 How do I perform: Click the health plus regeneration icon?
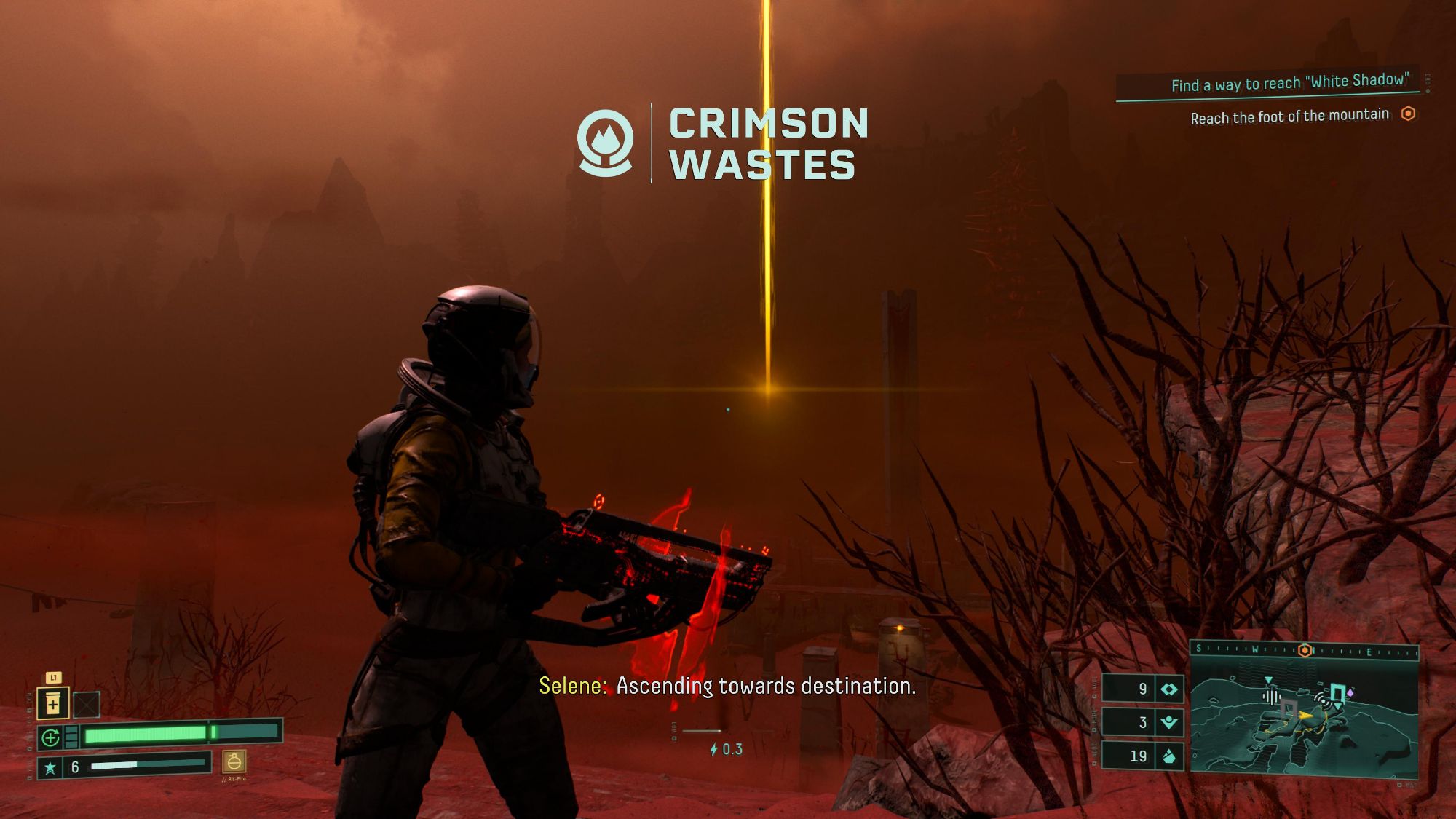point(50,739)
